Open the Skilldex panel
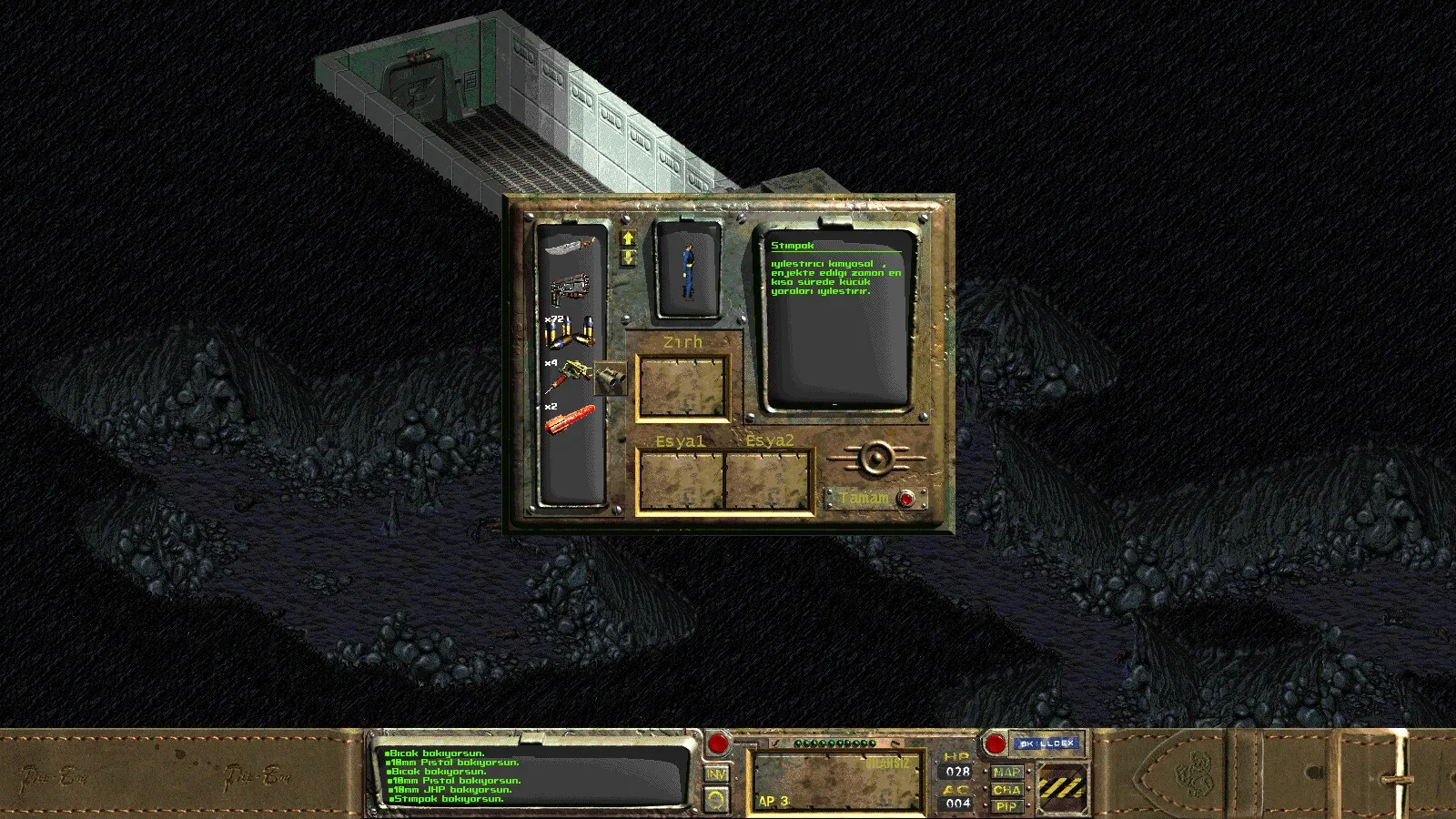 point(1046,743)
